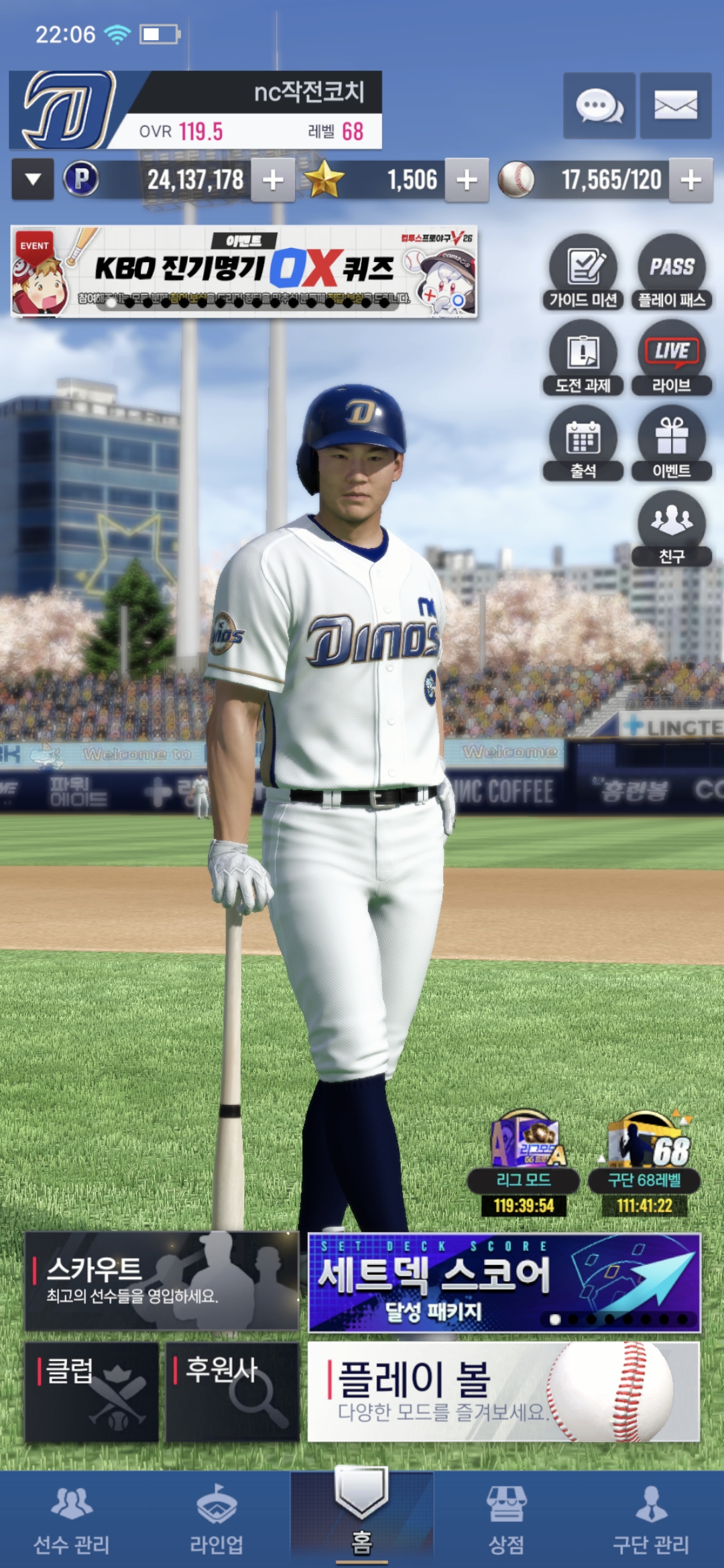Open the 라이브 live menu
Image resolution: width=724 pixels, height=1568 pixels.
(671, 358)
